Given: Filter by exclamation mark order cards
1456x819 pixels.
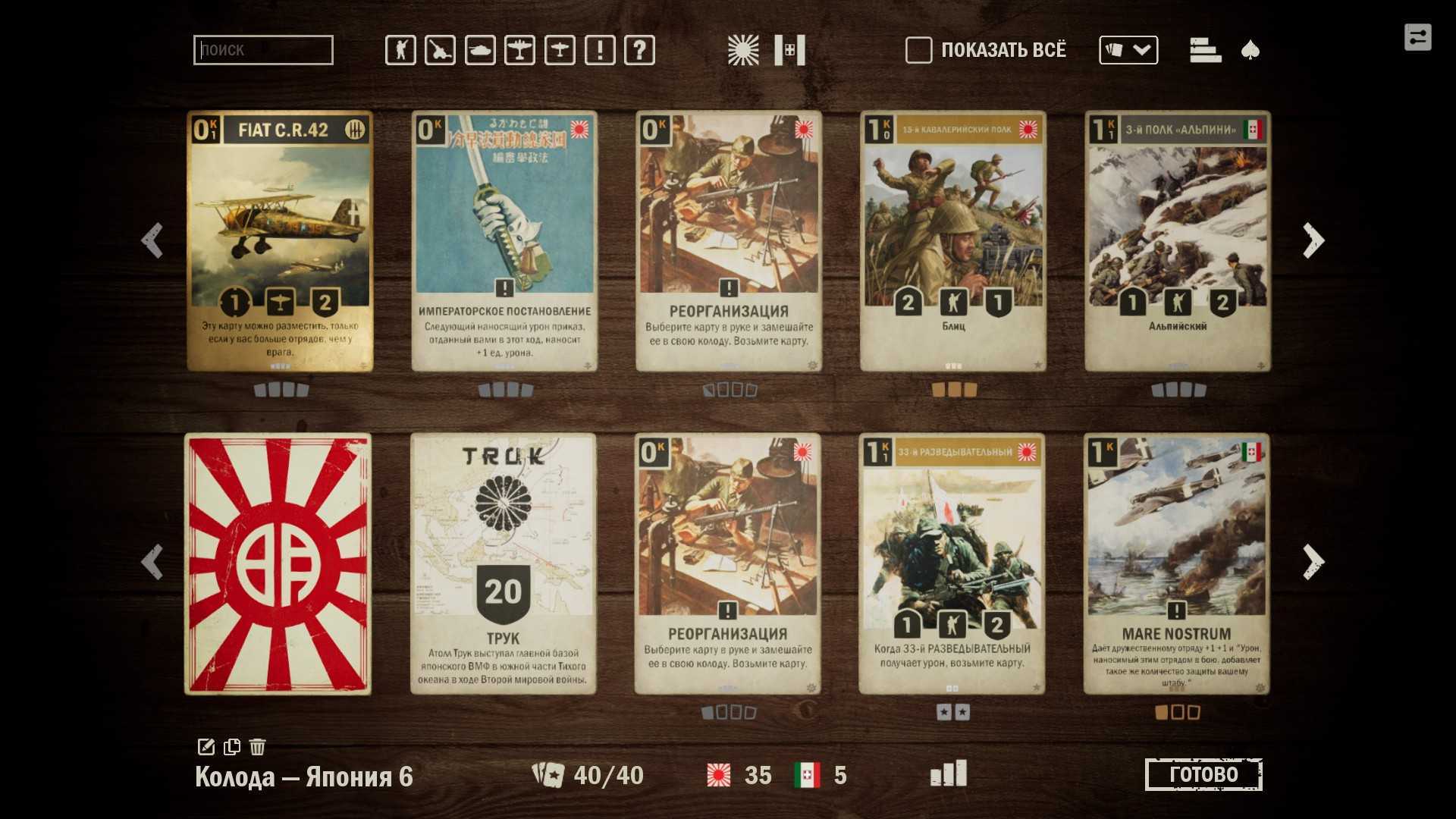Looking at the screenshot, I should point(600,51).
